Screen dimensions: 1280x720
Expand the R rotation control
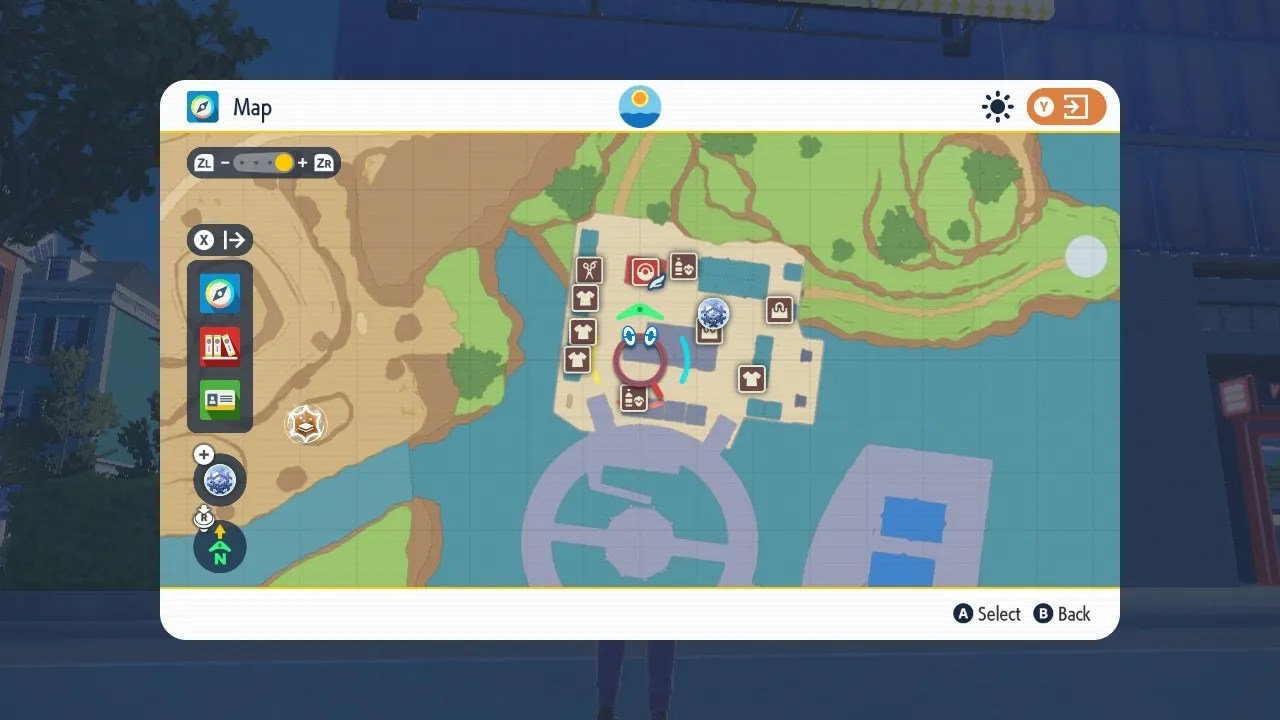click(204, 517)
